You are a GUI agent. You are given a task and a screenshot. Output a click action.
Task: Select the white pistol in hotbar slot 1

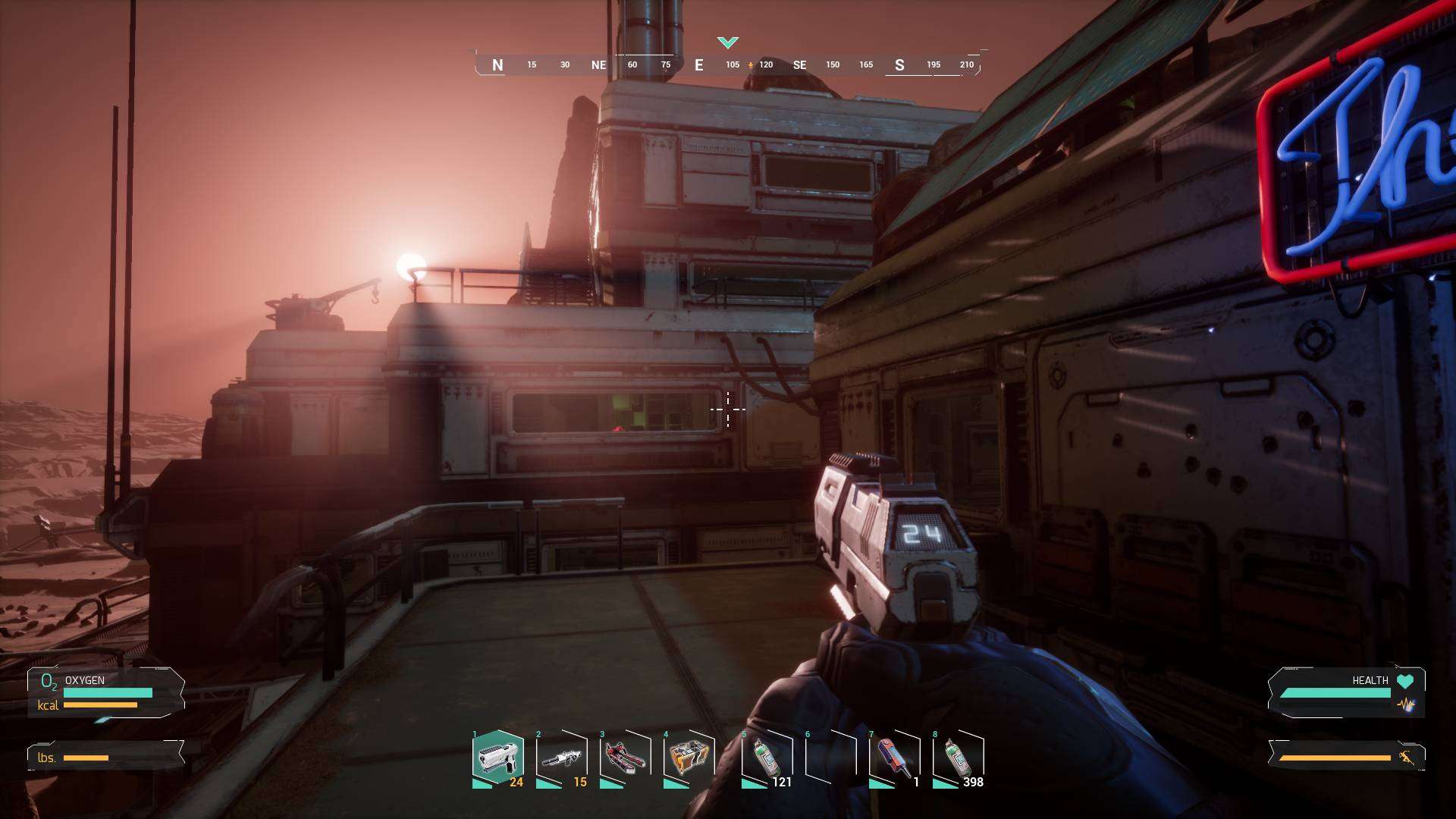[x=497, y=758]
